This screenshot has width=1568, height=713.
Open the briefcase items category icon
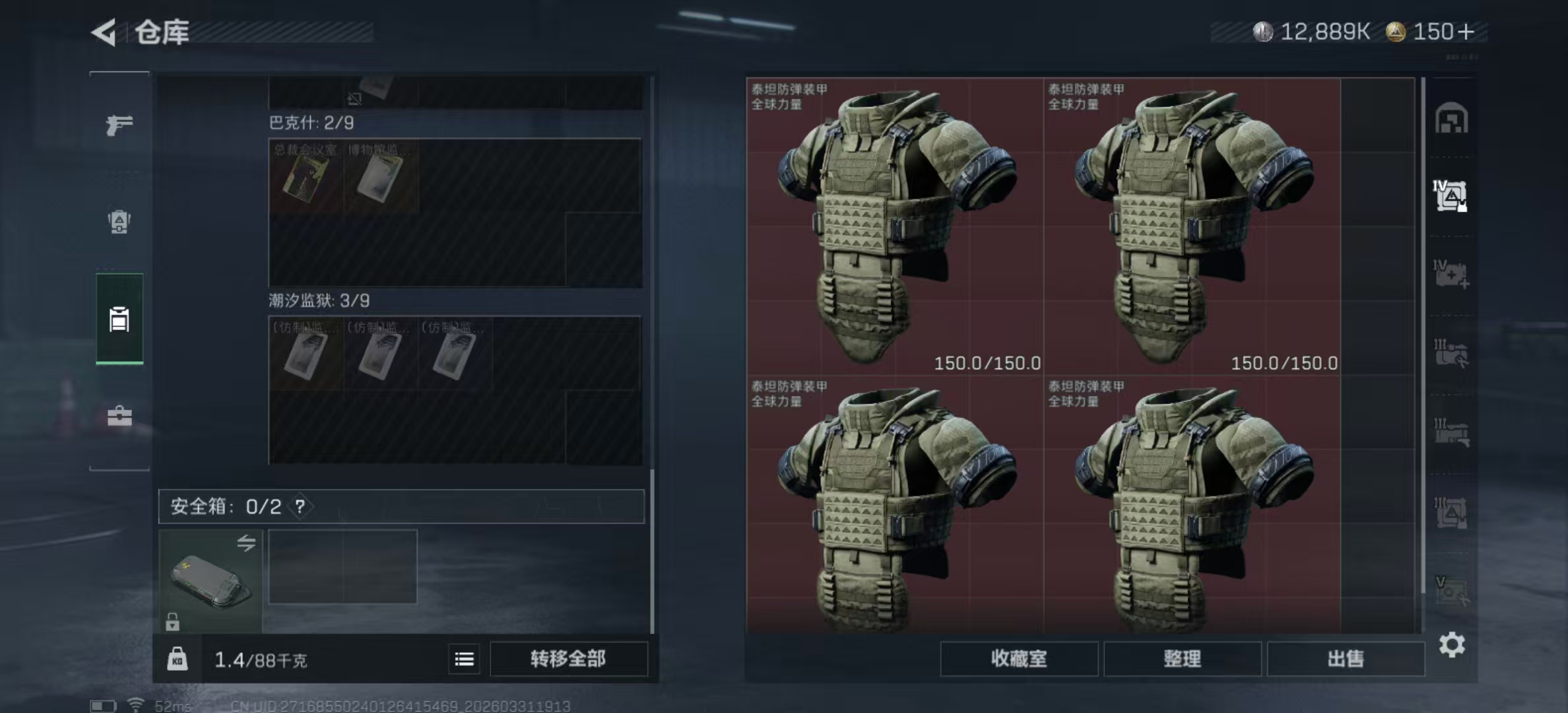click(119, 416)
